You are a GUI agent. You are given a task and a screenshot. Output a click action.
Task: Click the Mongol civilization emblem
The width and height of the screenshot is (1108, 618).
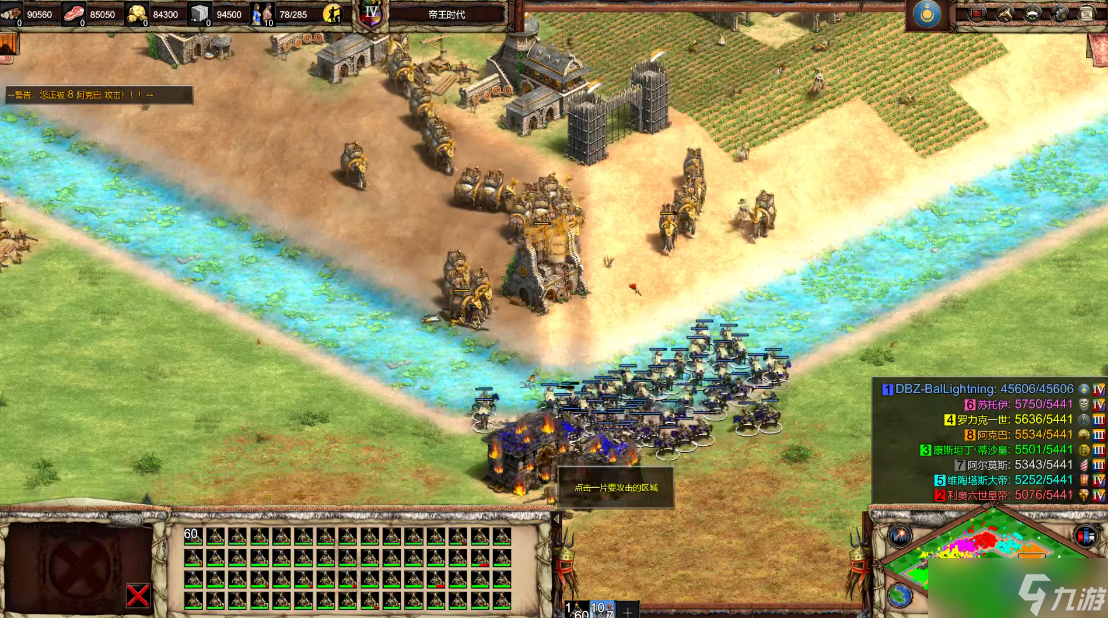pyautogui.click(x=924, y=13)
